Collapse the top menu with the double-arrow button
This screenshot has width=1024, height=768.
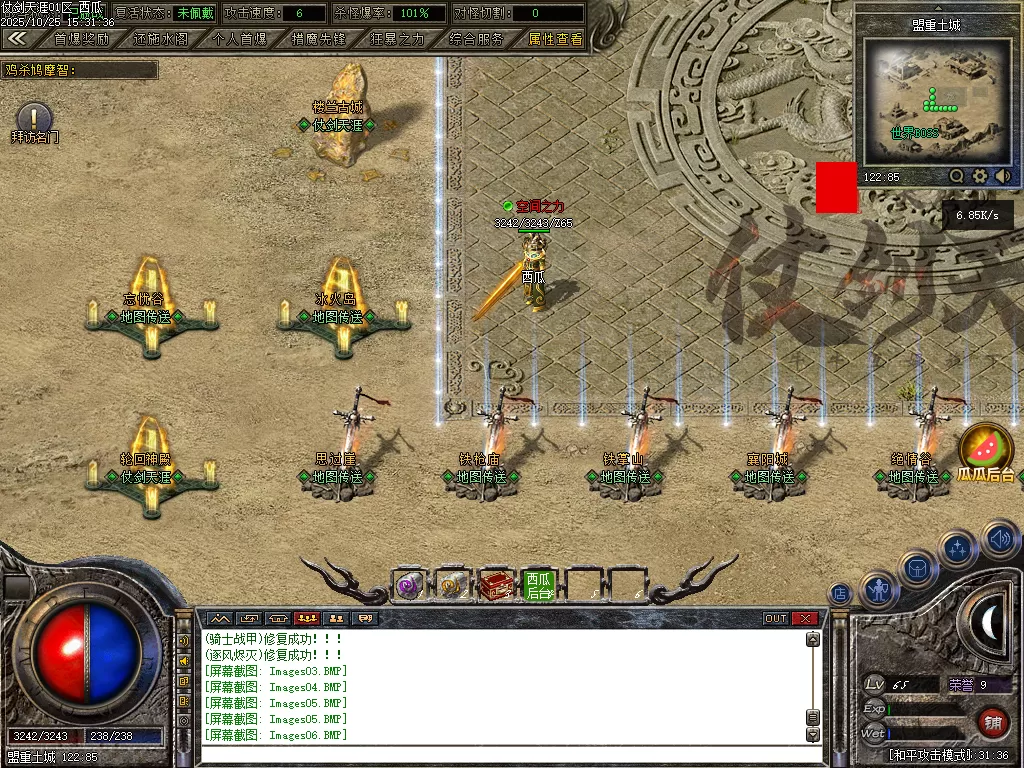[x=16, y=39]
